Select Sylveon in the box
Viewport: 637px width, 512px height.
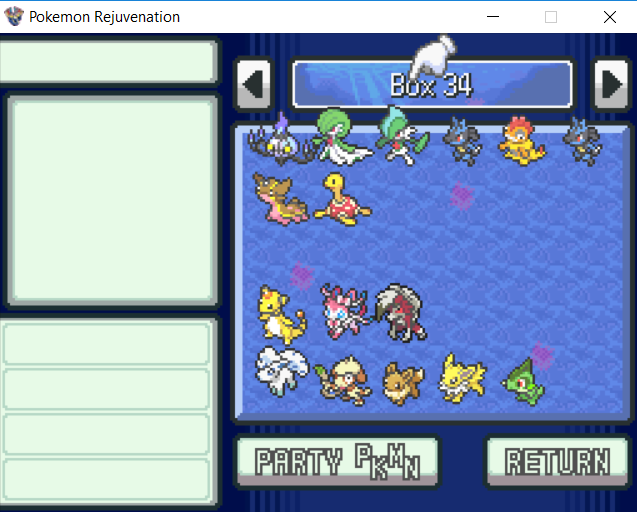[342, 311]
